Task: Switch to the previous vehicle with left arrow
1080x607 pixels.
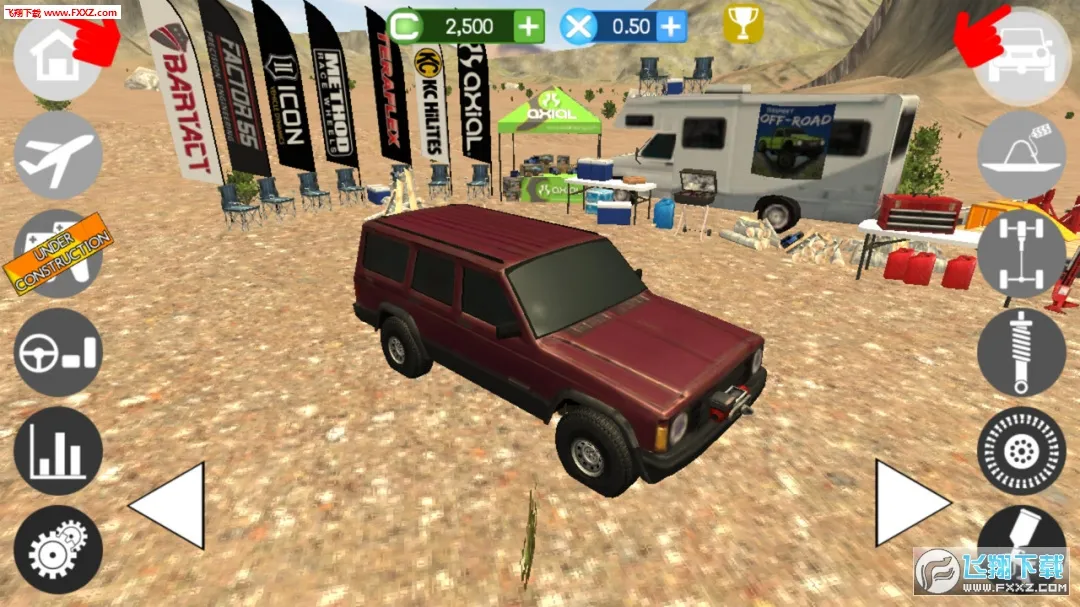Action: tap(168, 505)
